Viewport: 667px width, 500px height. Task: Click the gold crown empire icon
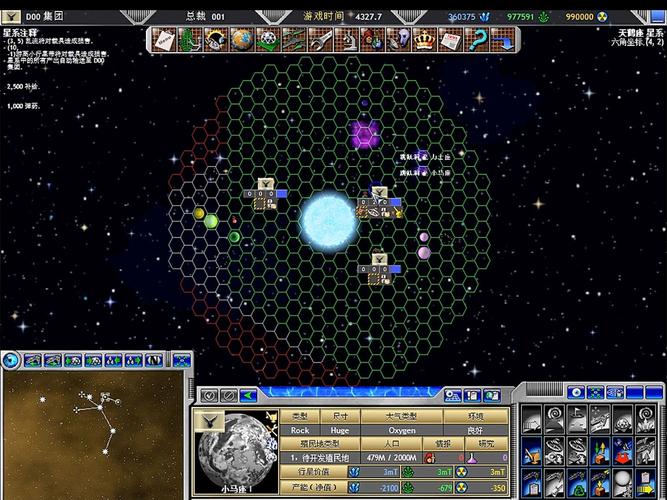pos(424,39)
